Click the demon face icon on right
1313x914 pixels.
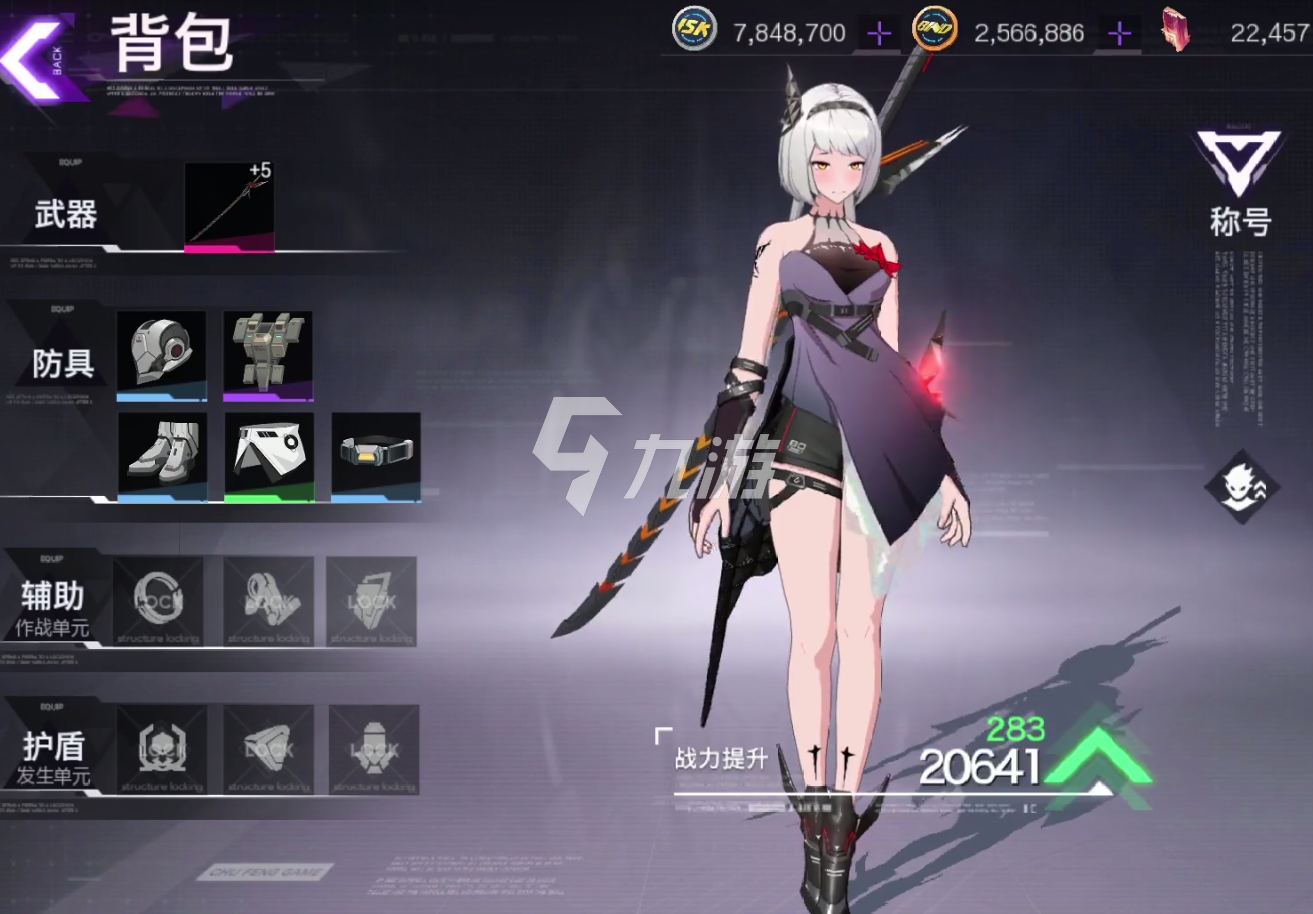click(1242, 487)
